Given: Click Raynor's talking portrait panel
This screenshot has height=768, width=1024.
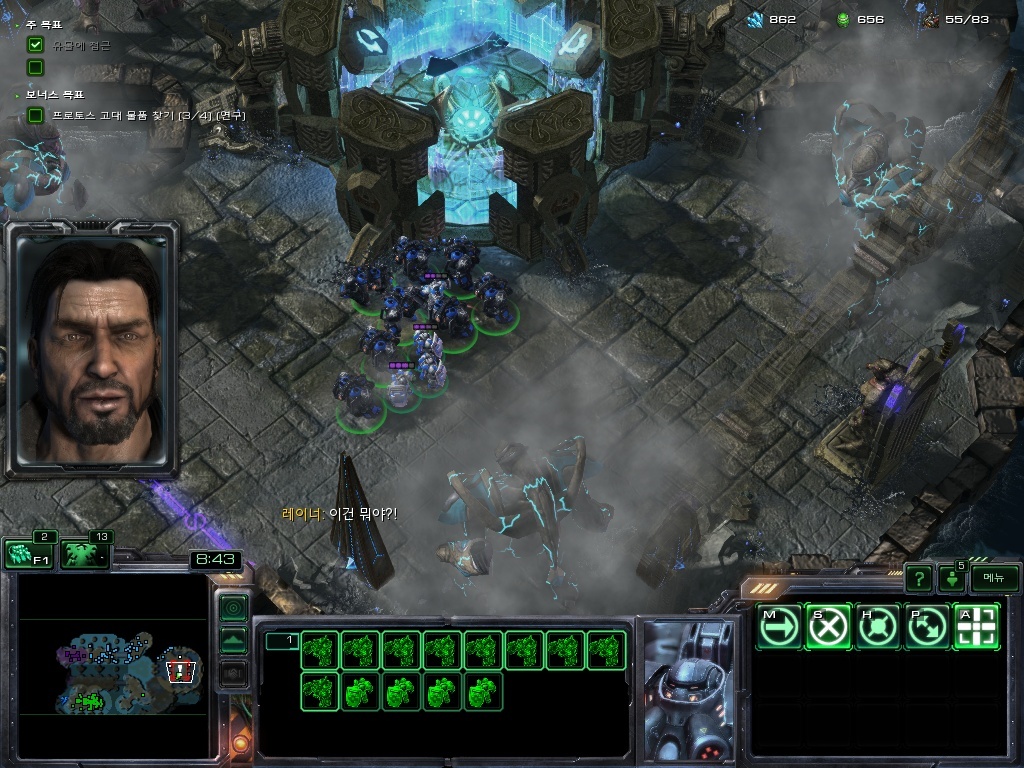Looking at the screenshot, I should tap(92, 347).
